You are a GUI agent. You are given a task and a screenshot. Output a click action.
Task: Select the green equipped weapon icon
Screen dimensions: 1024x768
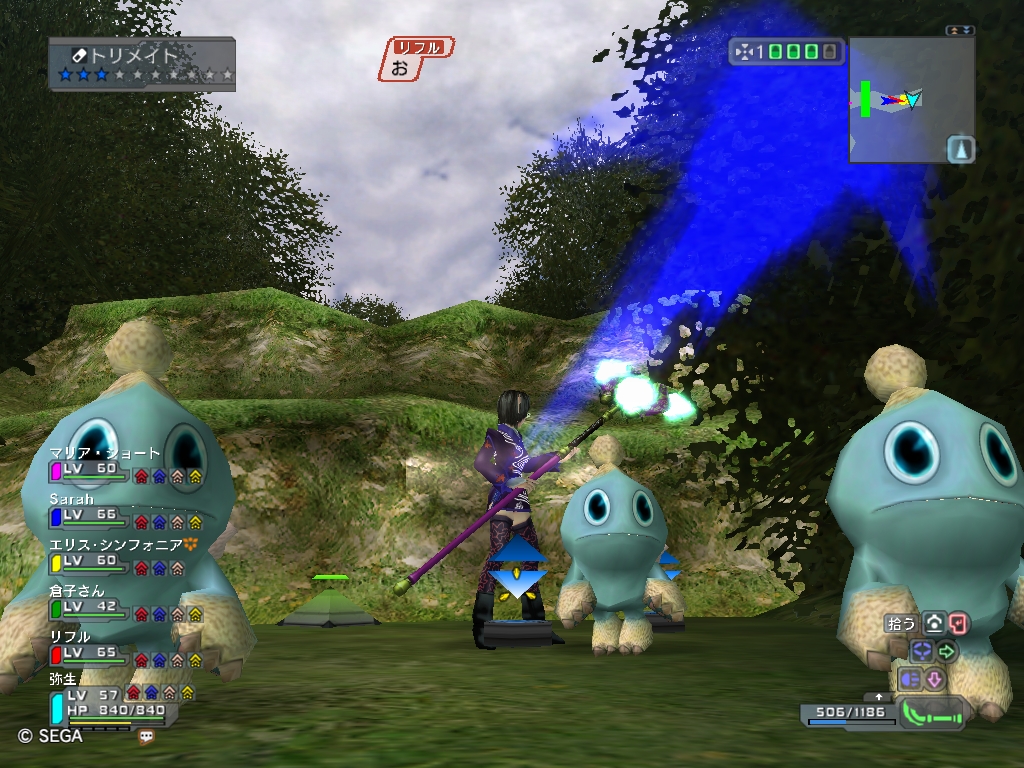[933, 713]
